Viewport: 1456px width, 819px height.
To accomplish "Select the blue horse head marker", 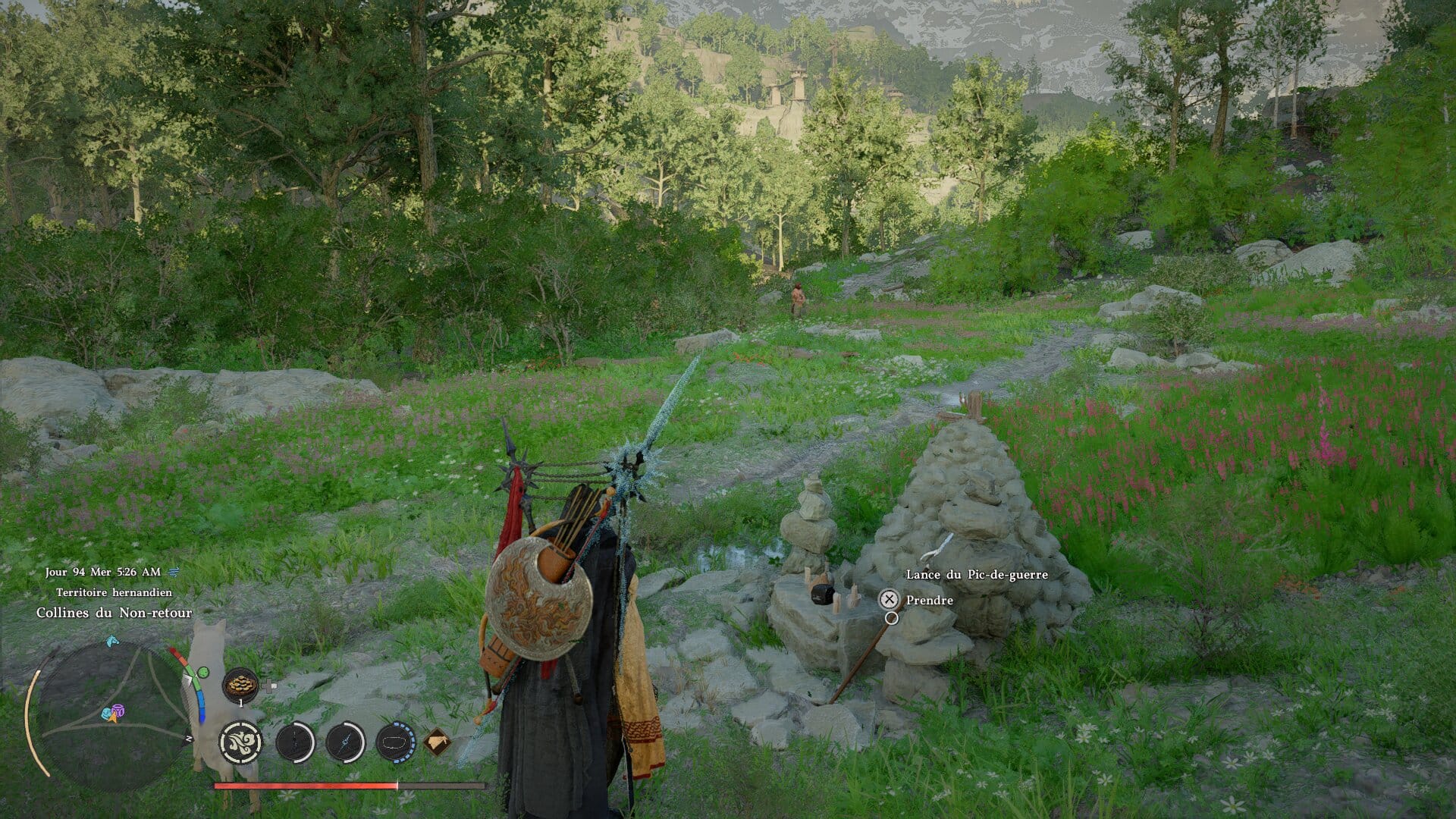I will (x=112, y=641).
